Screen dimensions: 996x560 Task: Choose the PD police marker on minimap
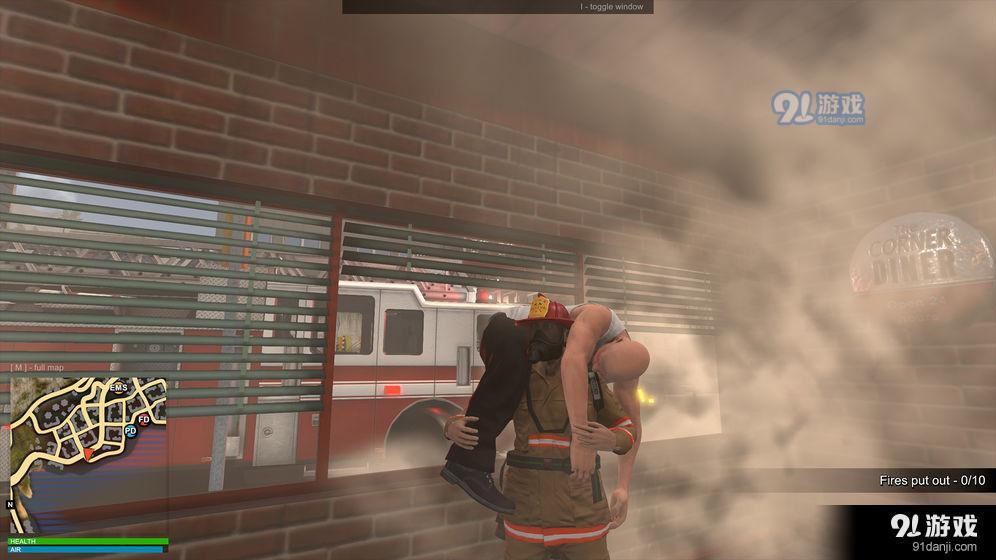tap(131, 431)
